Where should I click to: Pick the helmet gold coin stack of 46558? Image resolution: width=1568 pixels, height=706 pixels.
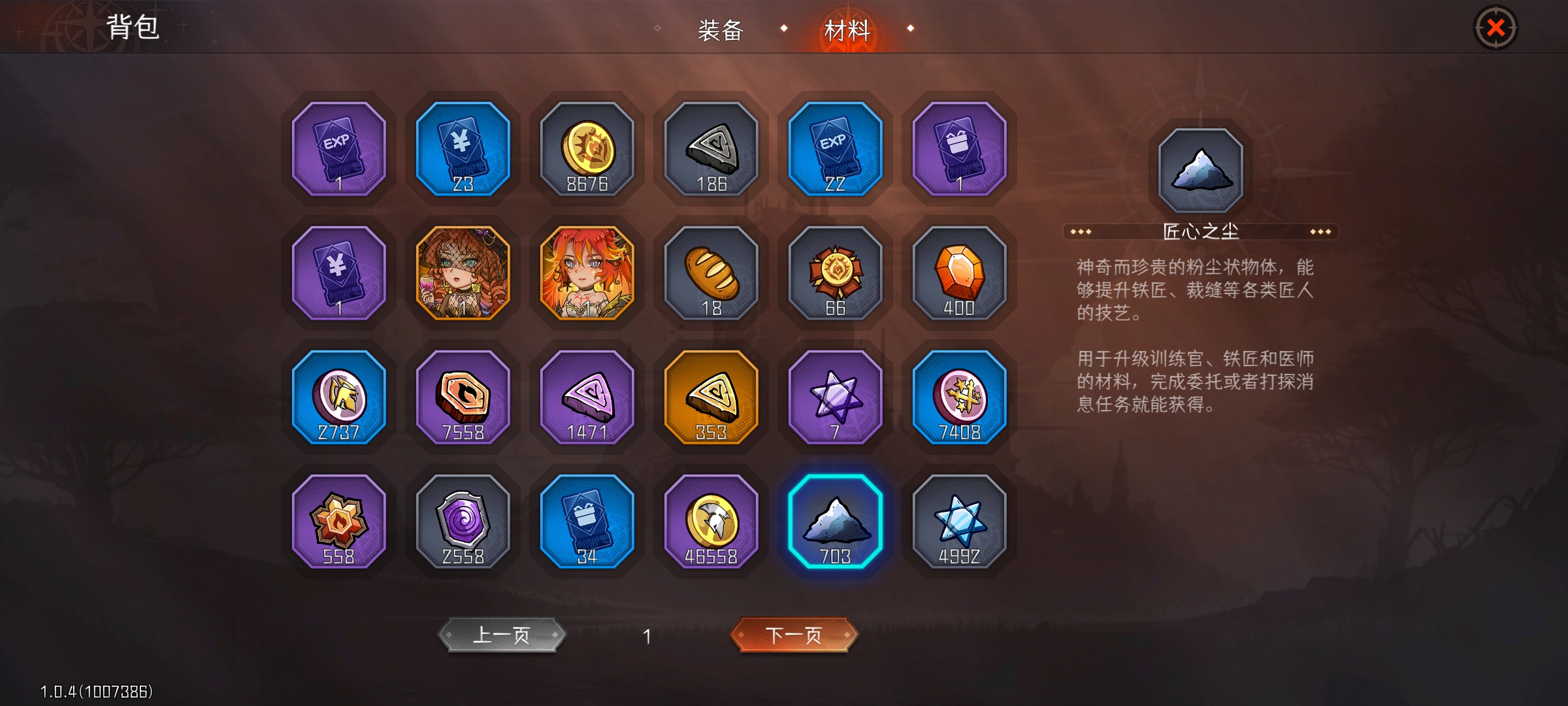711,522
